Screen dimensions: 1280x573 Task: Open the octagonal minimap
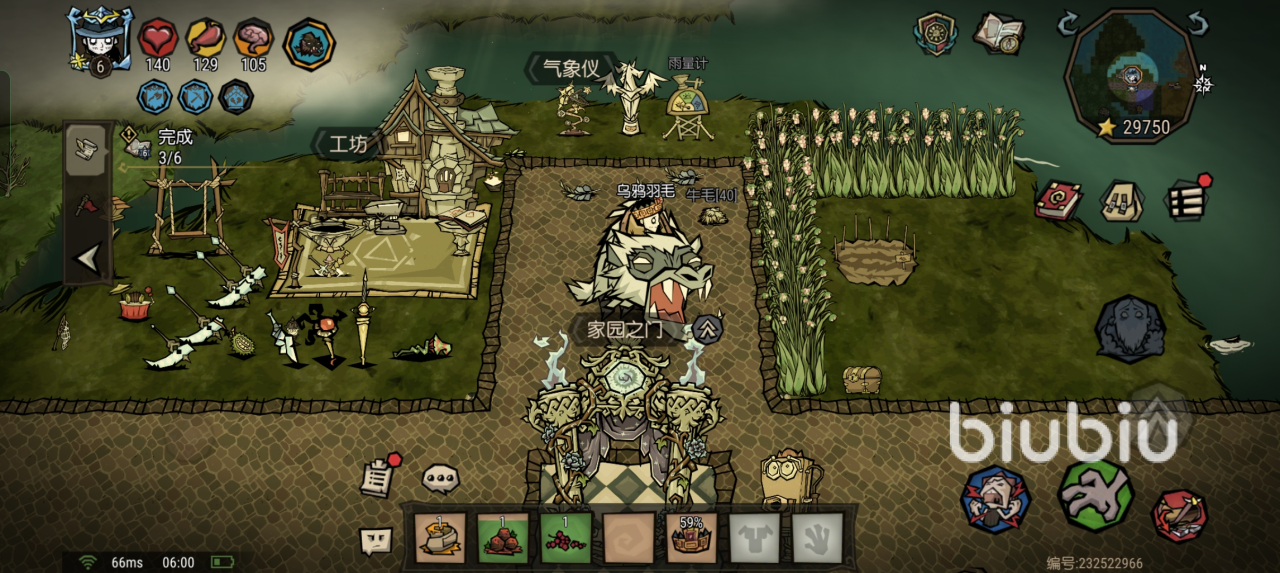[1133, 74]
